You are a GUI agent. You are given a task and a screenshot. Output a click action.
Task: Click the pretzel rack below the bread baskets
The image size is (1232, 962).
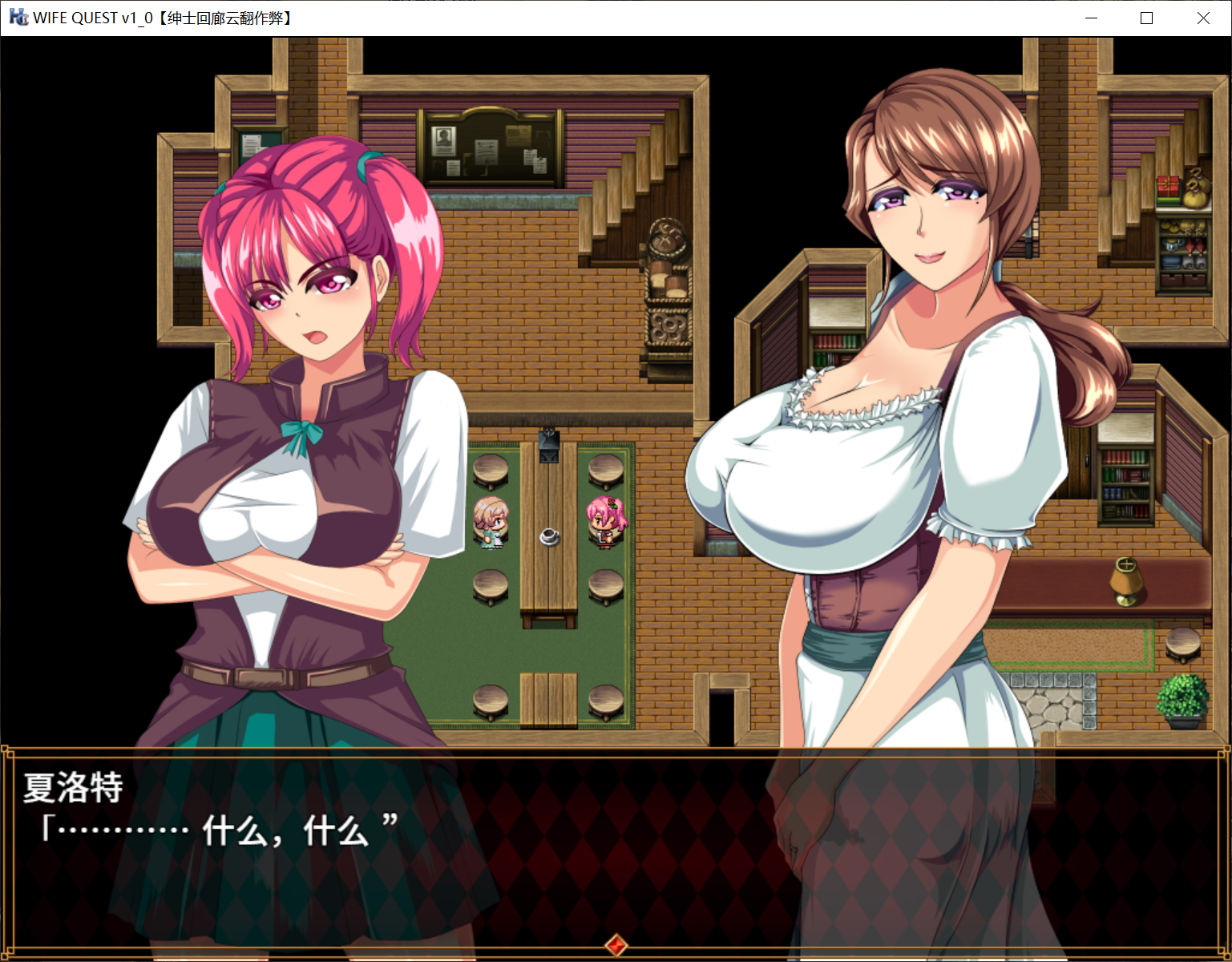point(668,326)
